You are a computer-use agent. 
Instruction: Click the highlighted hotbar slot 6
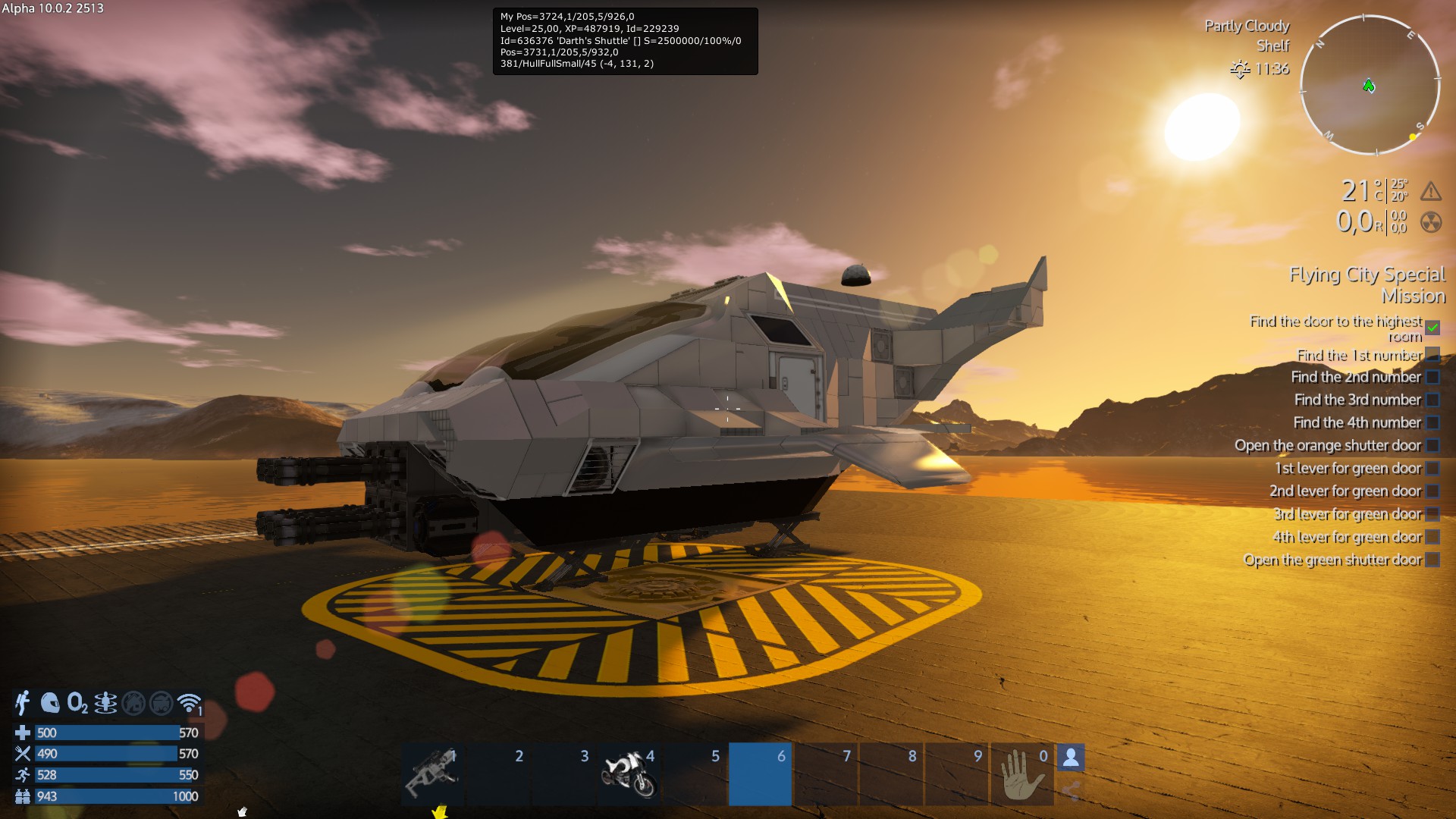pos(760,774)
